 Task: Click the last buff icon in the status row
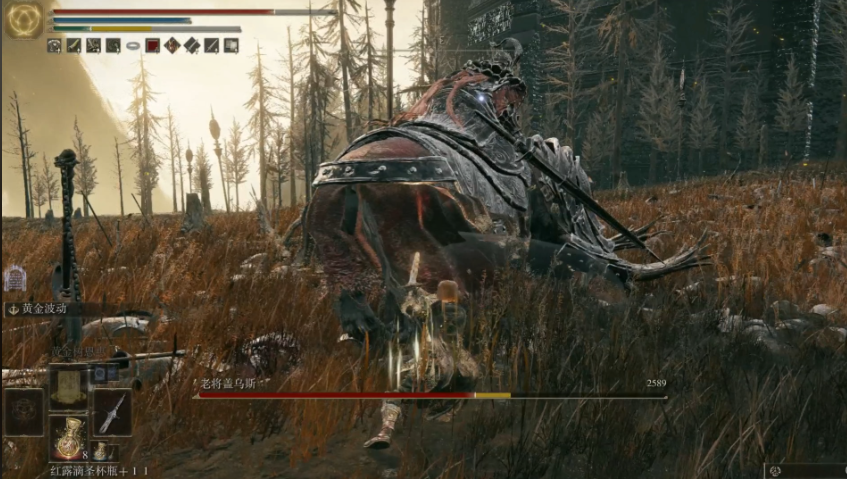[x=231, y=45]
